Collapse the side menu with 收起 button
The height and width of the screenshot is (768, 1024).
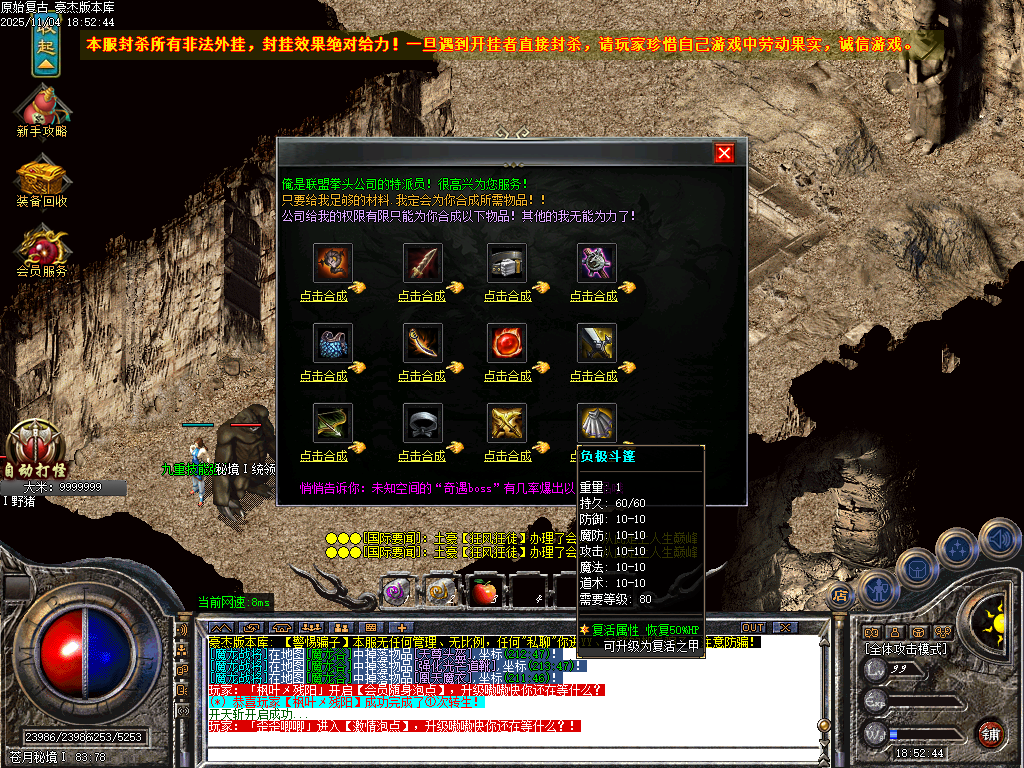(x=46, y=47)
